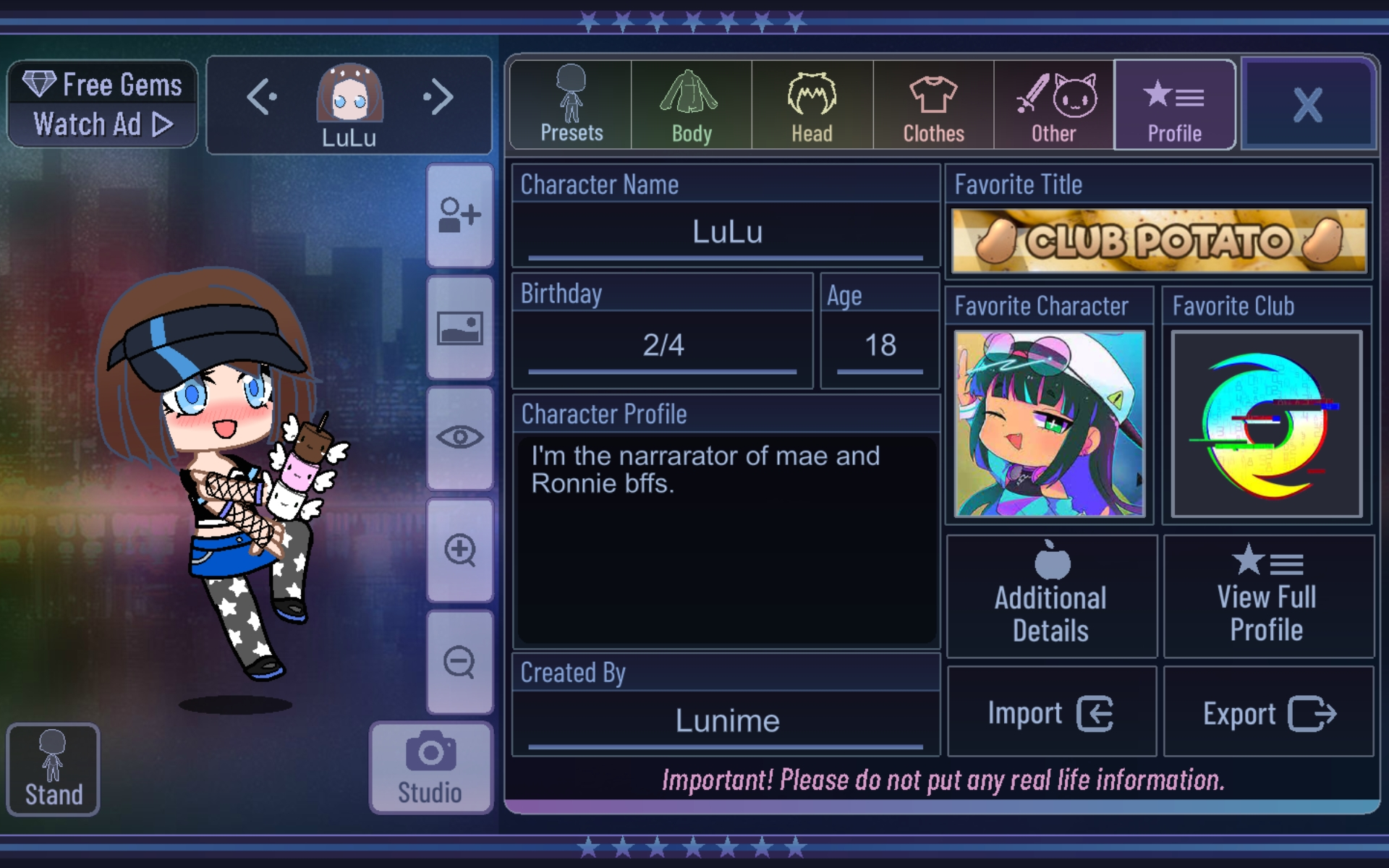The height and width of the screenshot is (868, 1389).
Task: Select the Club Potato favorite title banner
Action: pyautogui.click(x=1158, y=240)
